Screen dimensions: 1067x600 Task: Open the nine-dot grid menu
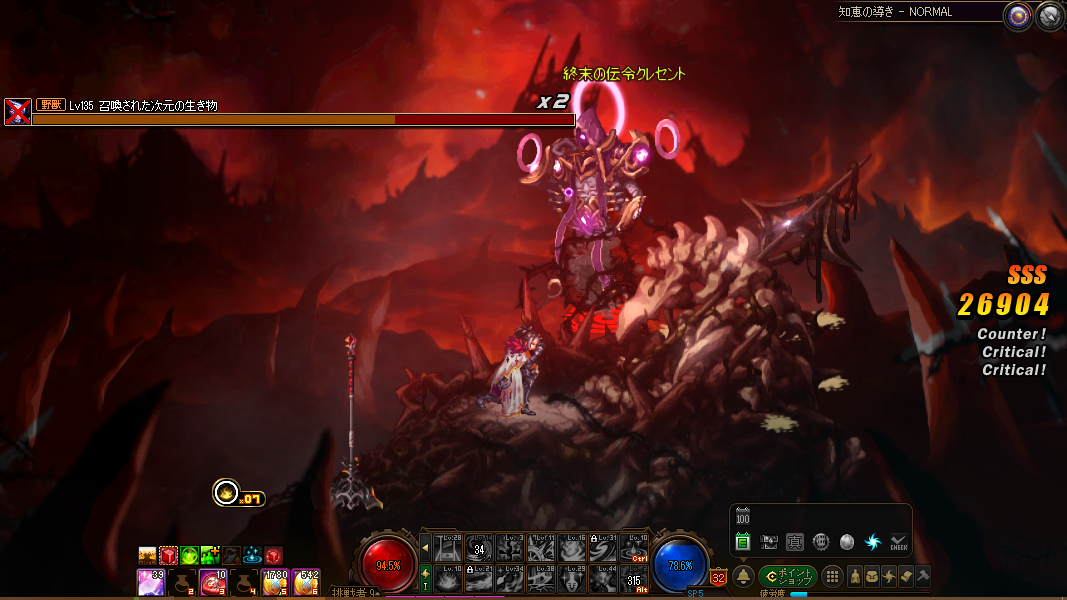(831, 577)
